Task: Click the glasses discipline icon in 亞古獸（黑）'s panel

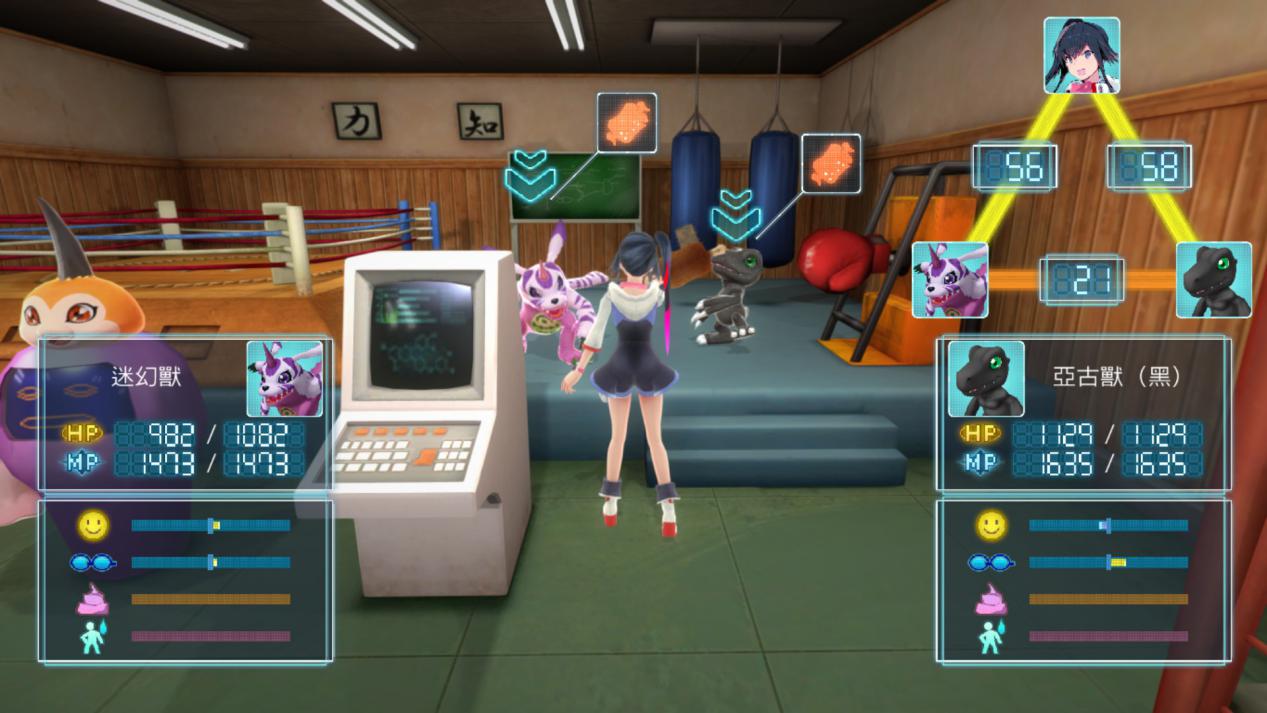Action: 991,562
